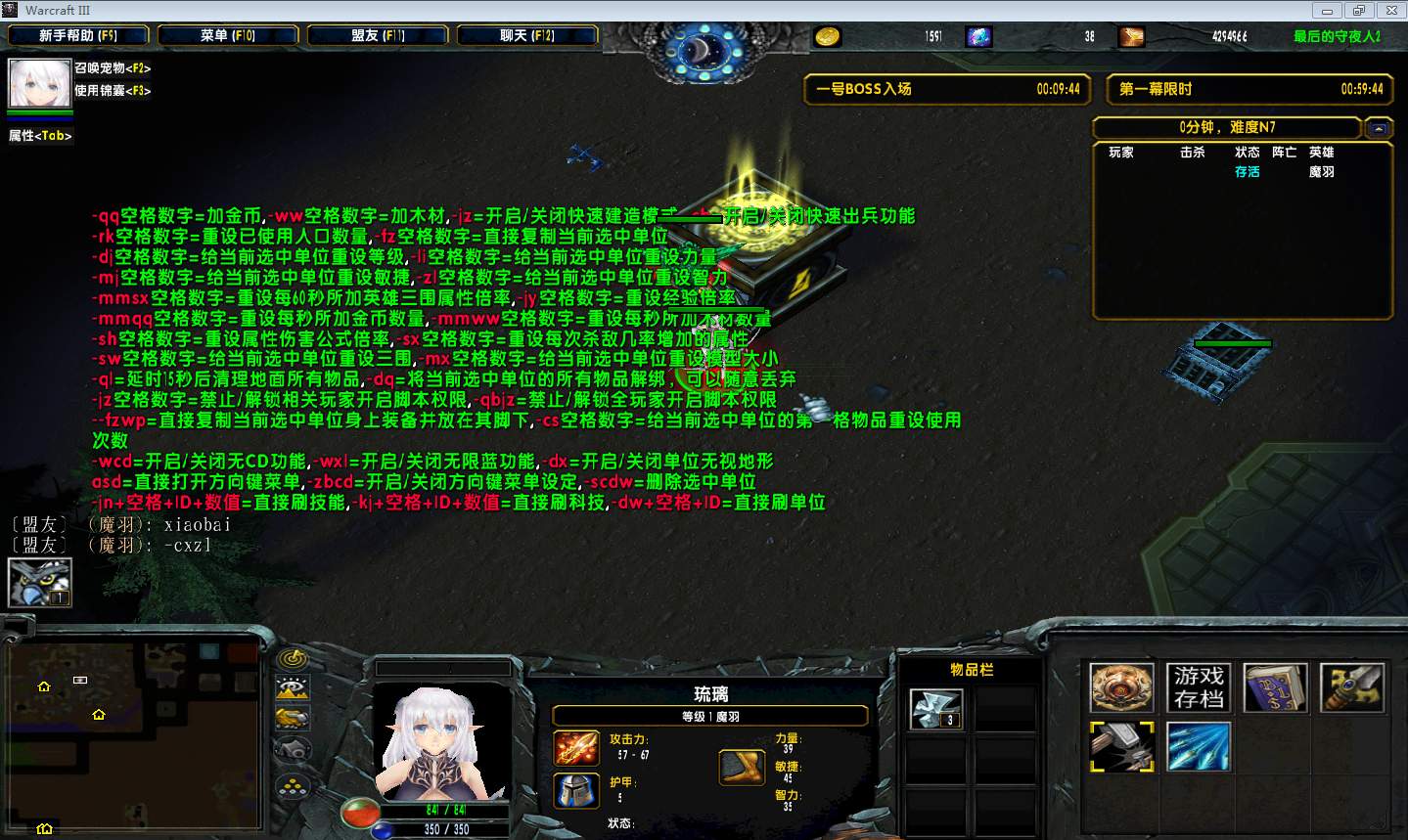Image resolution: width=1408 pixels, height=840 pixels.
Task: Select the white-haired hero portrait icon
Action: coord(39,84)
